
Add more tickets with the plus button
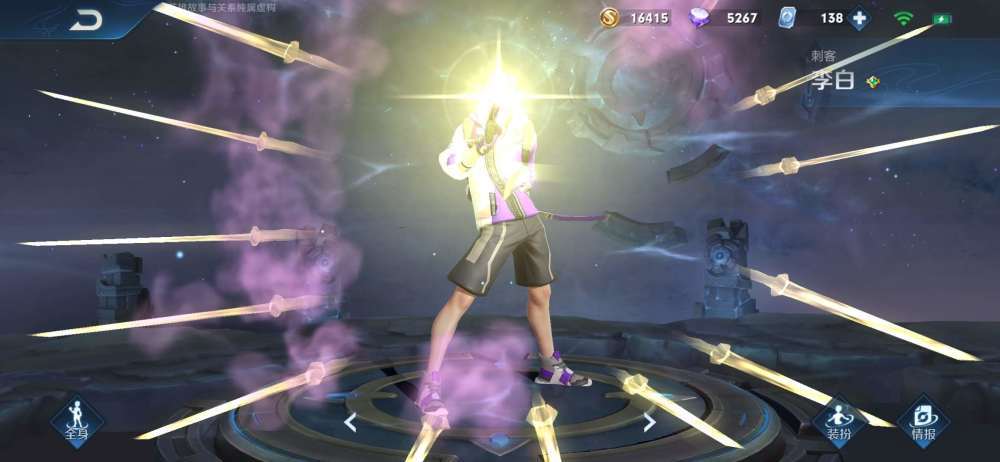pos(859,18)
